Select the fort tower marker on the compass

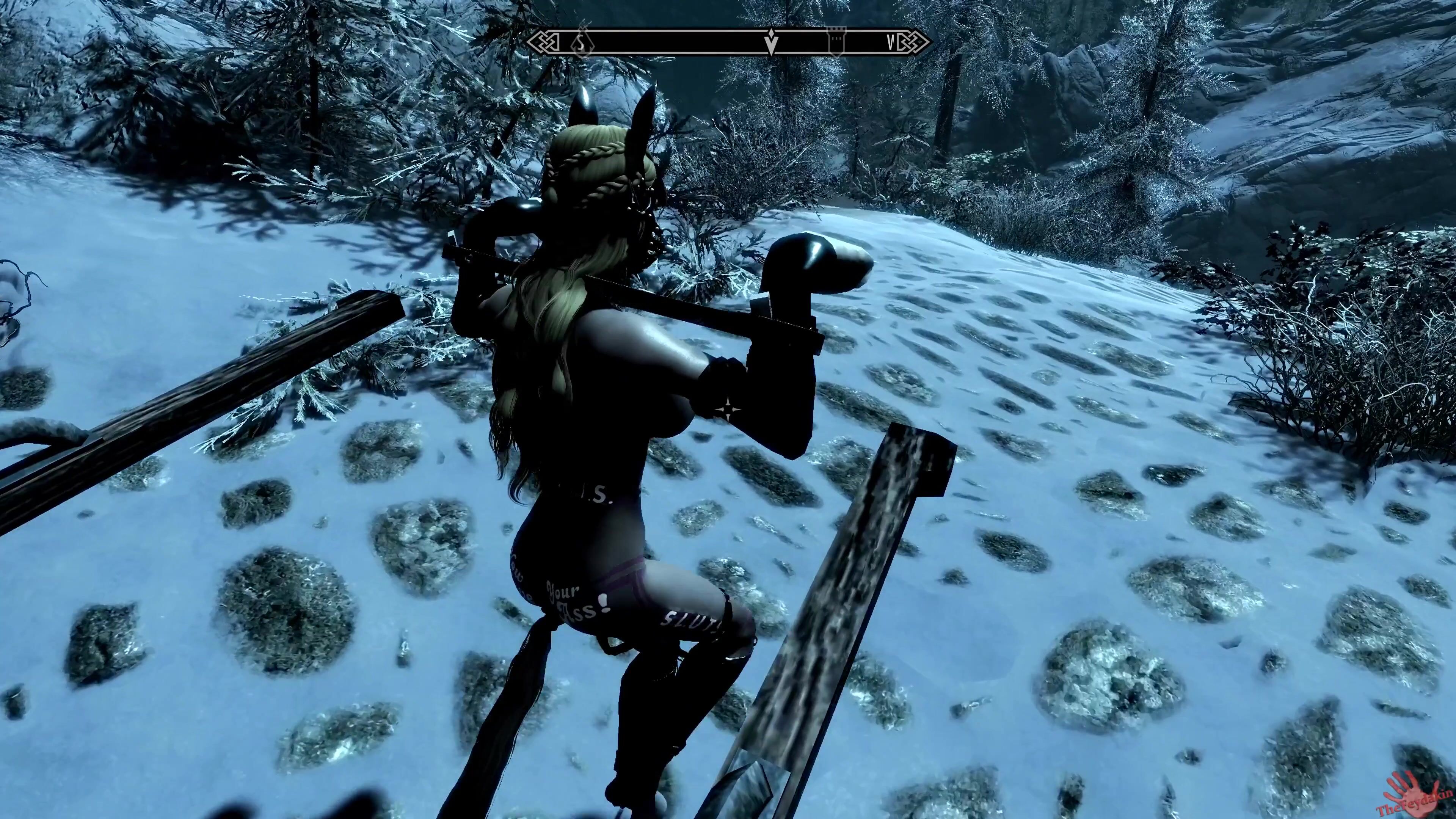tap(836, 42)
